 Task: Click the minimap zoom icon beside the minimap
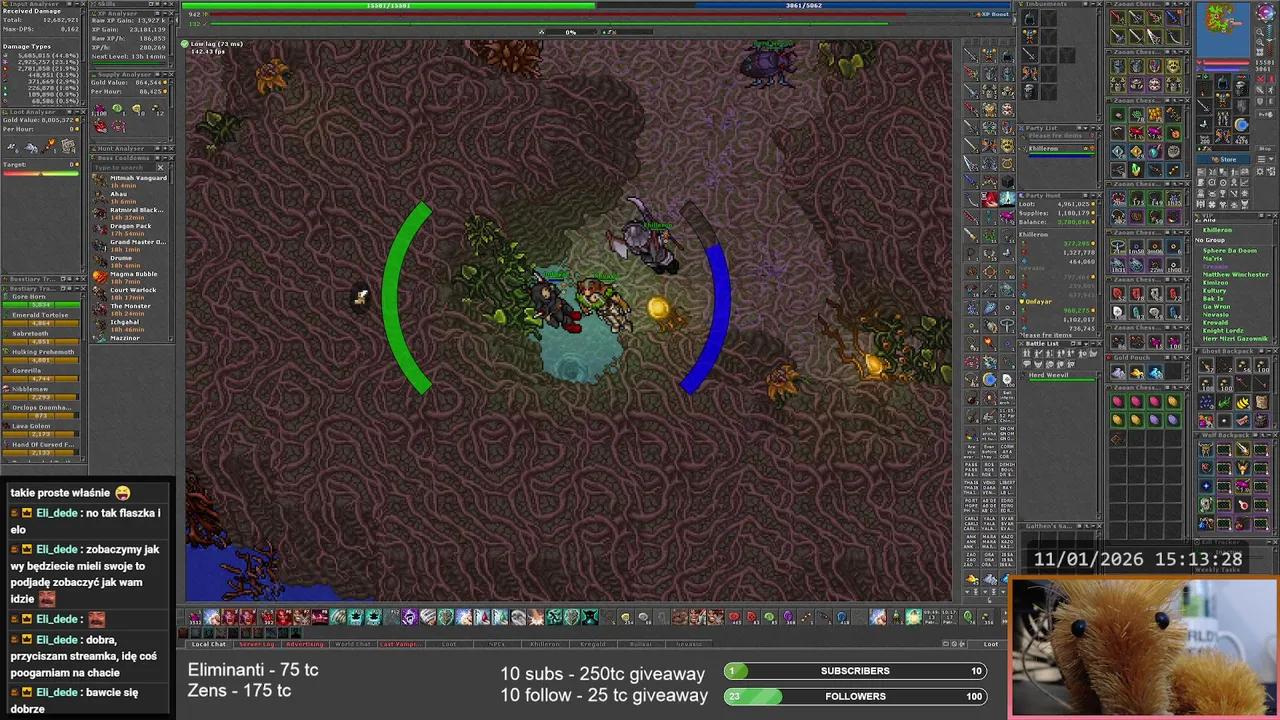click(1260, 32)
